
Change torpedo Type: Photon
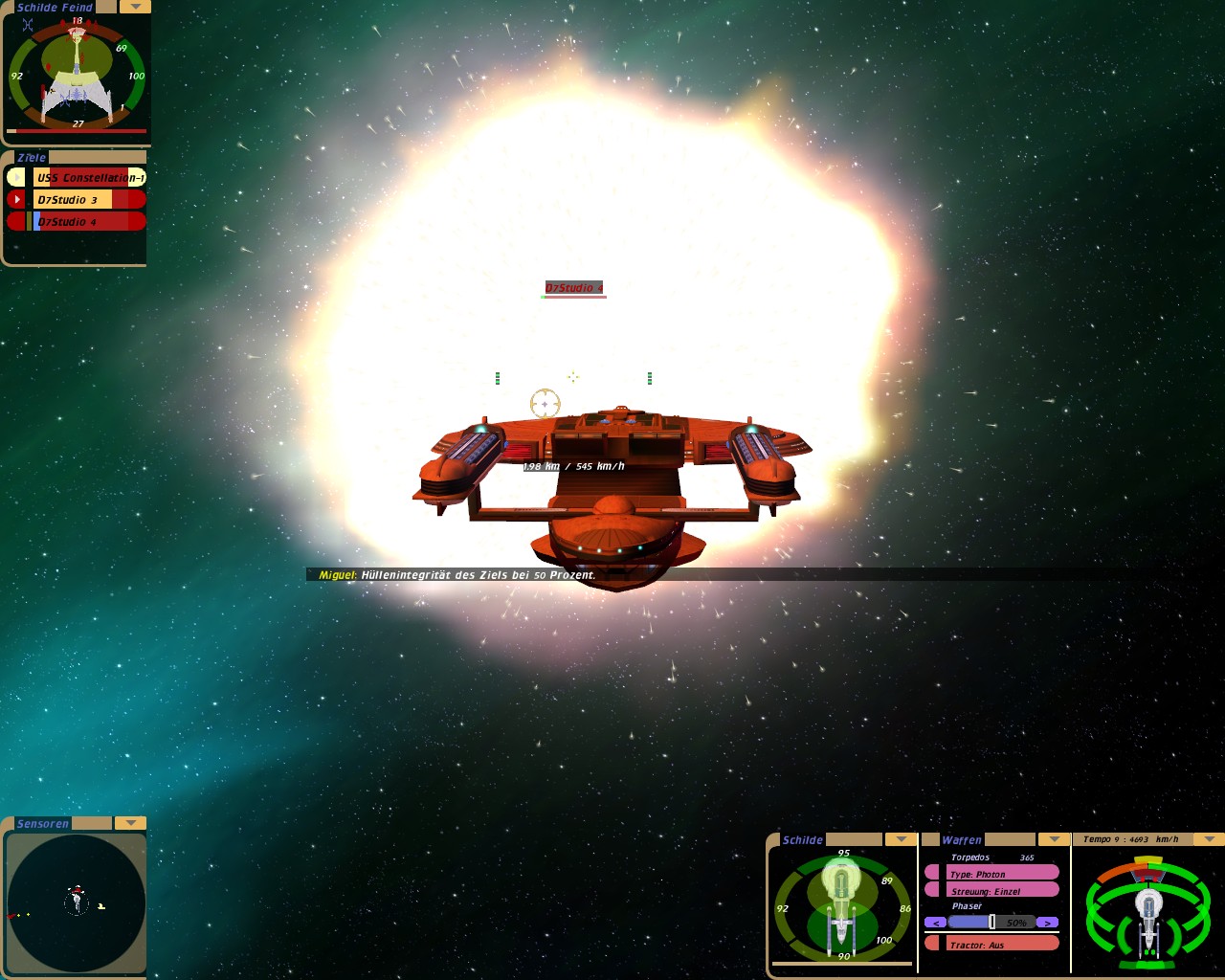pos(1000,874)
